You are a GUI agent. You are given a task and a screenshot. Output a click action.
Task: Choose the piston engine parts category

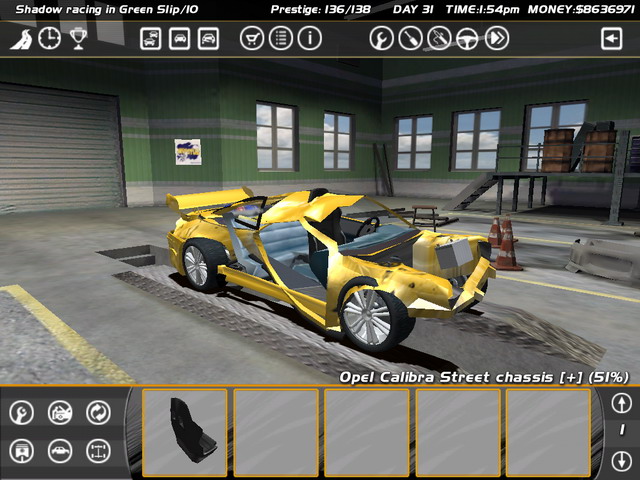tap(22, 451)
